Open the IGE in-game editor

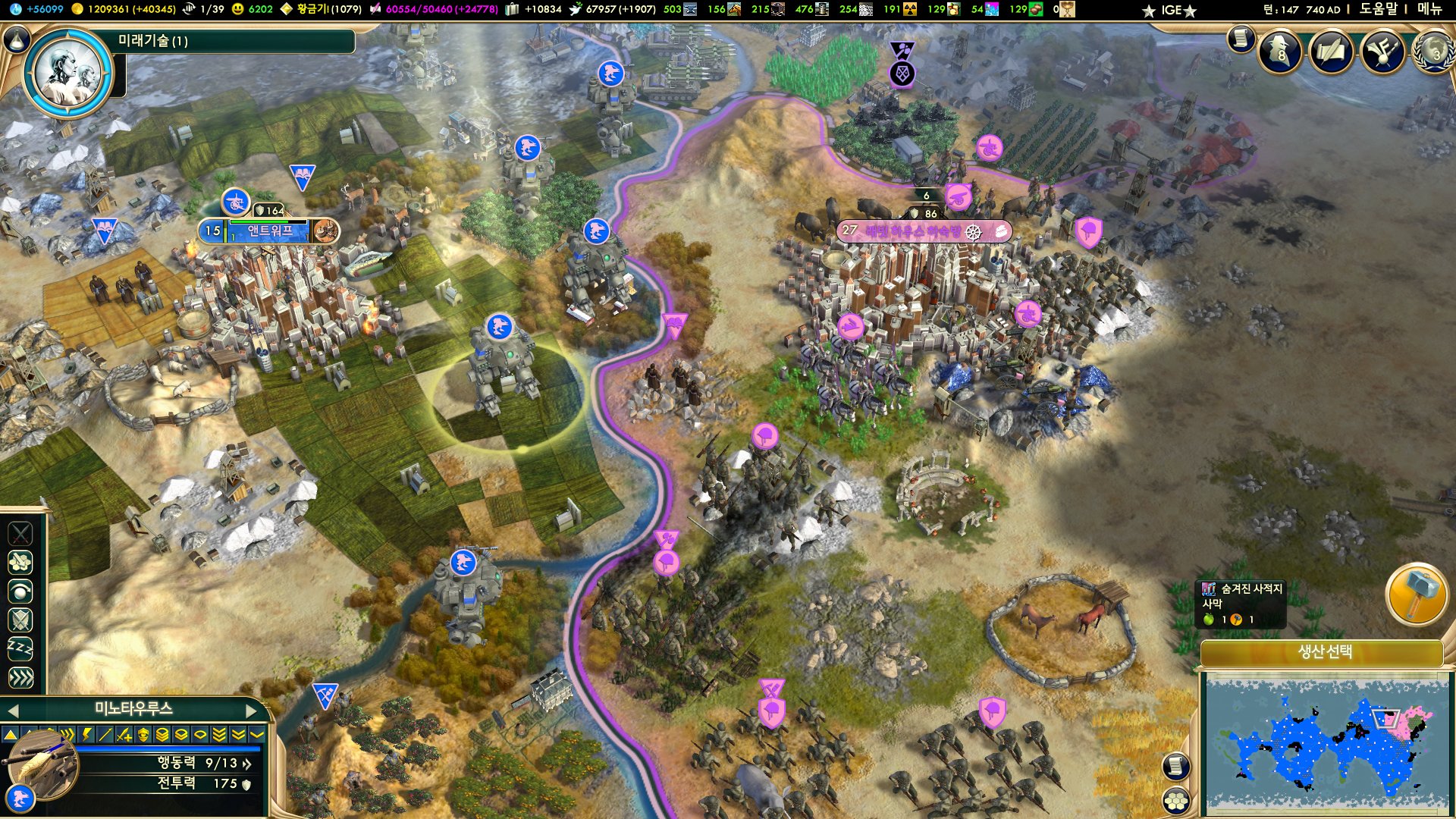1172,10
